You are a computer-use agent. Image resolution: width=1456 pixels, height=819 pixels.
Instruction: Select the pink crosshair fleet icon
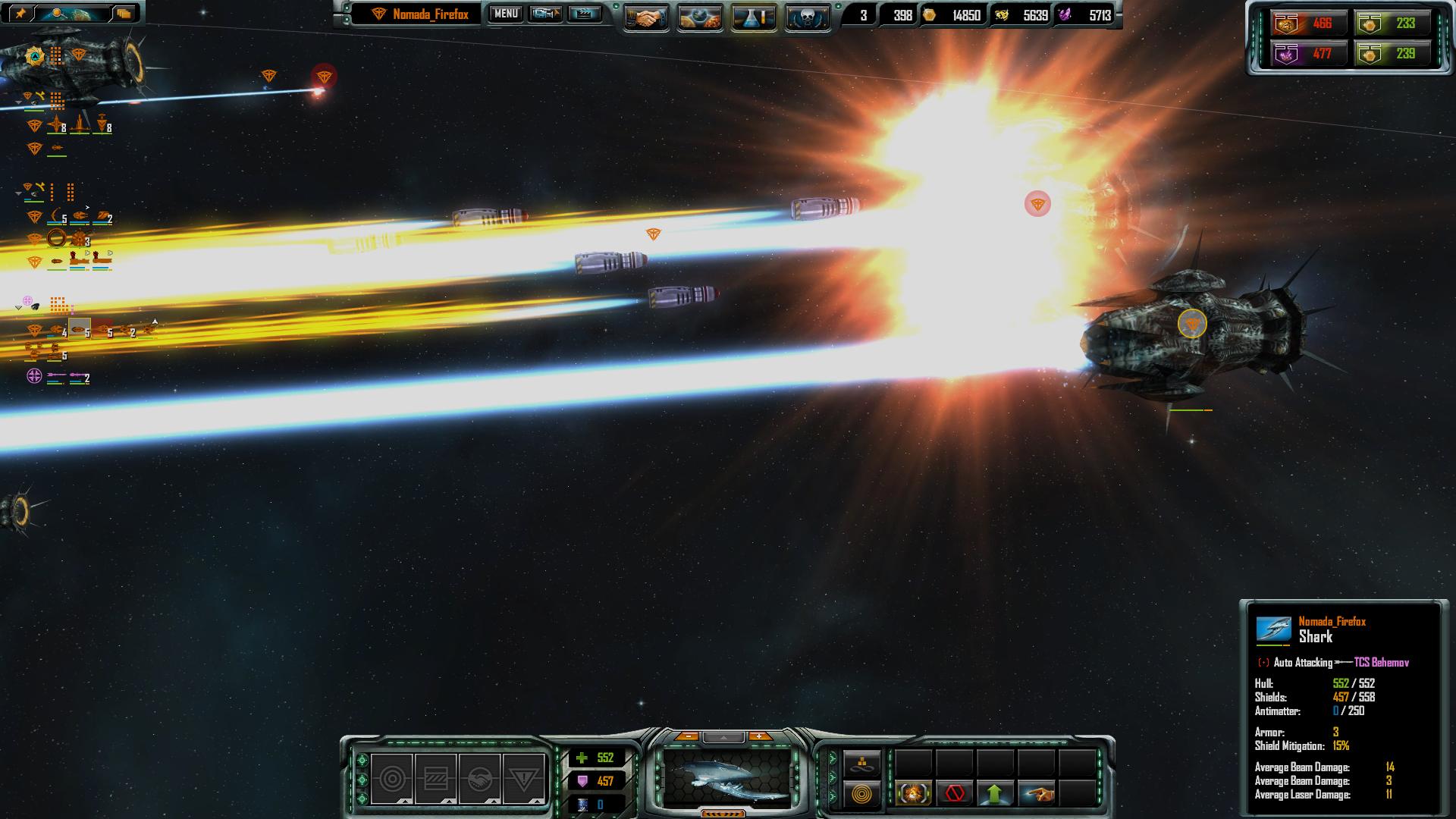click(x=34, y=375)
